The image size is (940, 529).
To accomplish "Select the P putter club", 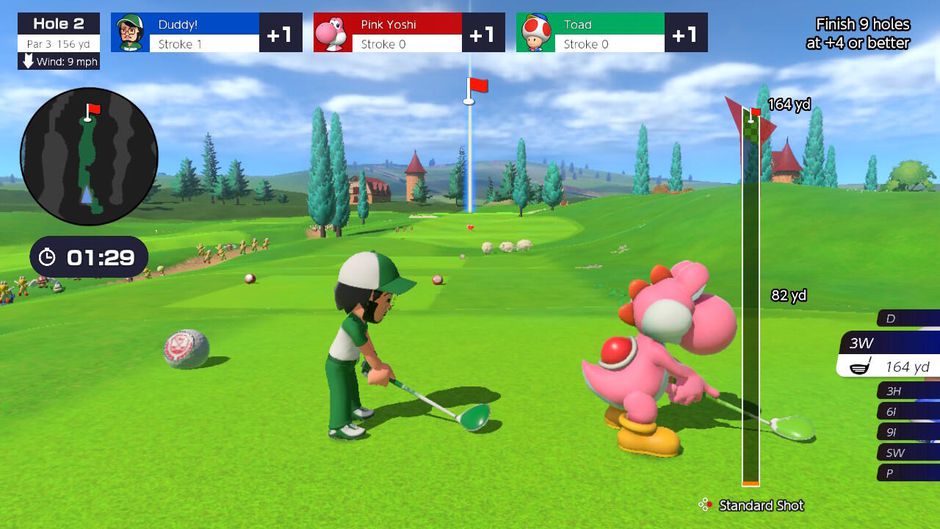I will 905,473.
